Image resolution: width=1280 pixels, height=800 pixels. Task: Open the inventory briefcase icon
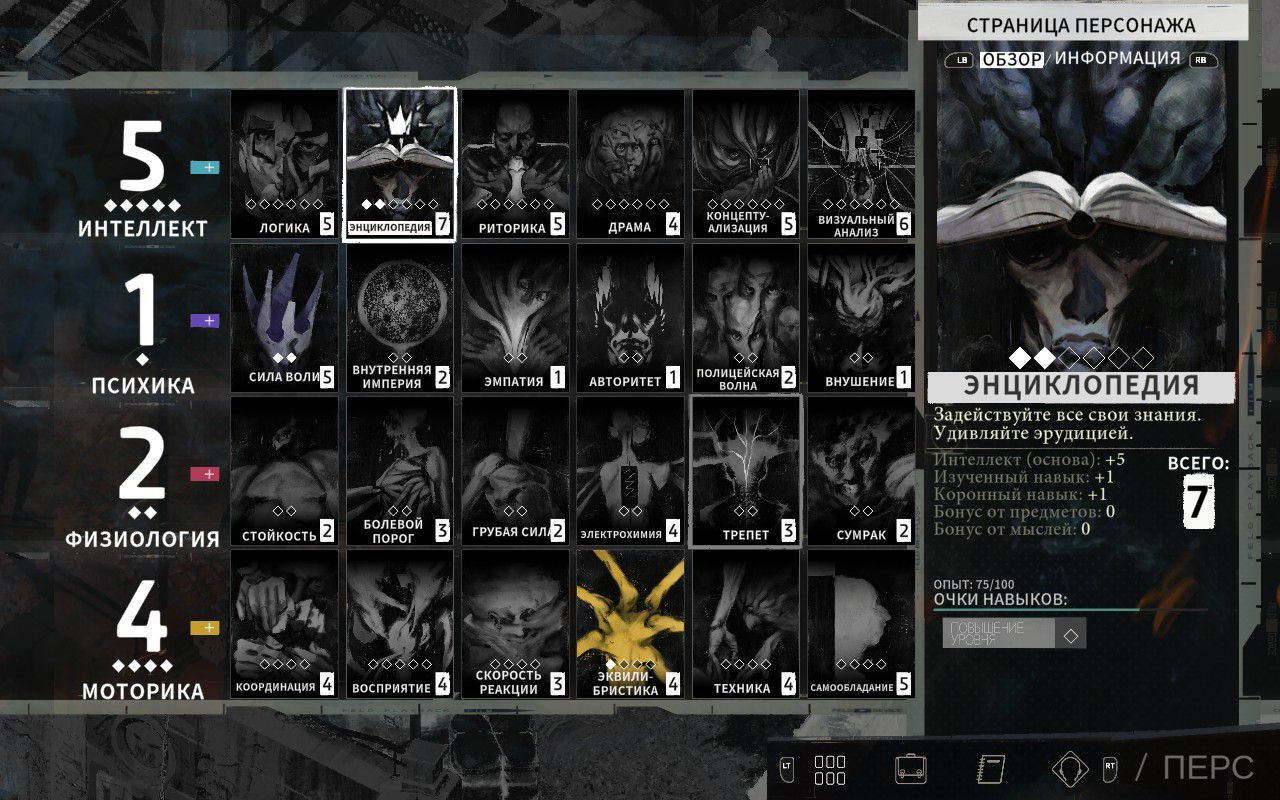coord(910,768)
